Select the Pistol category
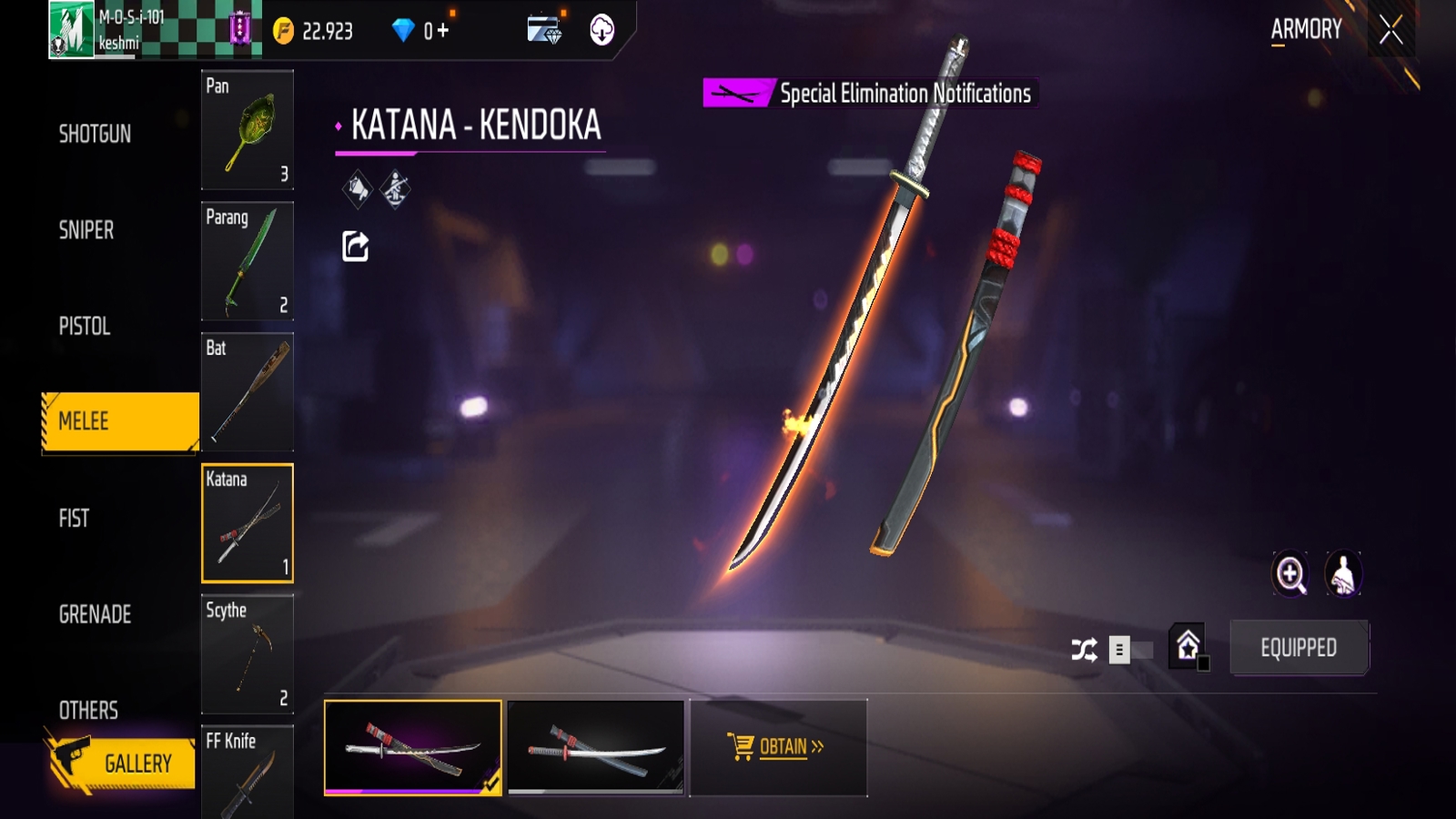The width and height of the screenshot is (1456, 819). click(x=85, y=326)
